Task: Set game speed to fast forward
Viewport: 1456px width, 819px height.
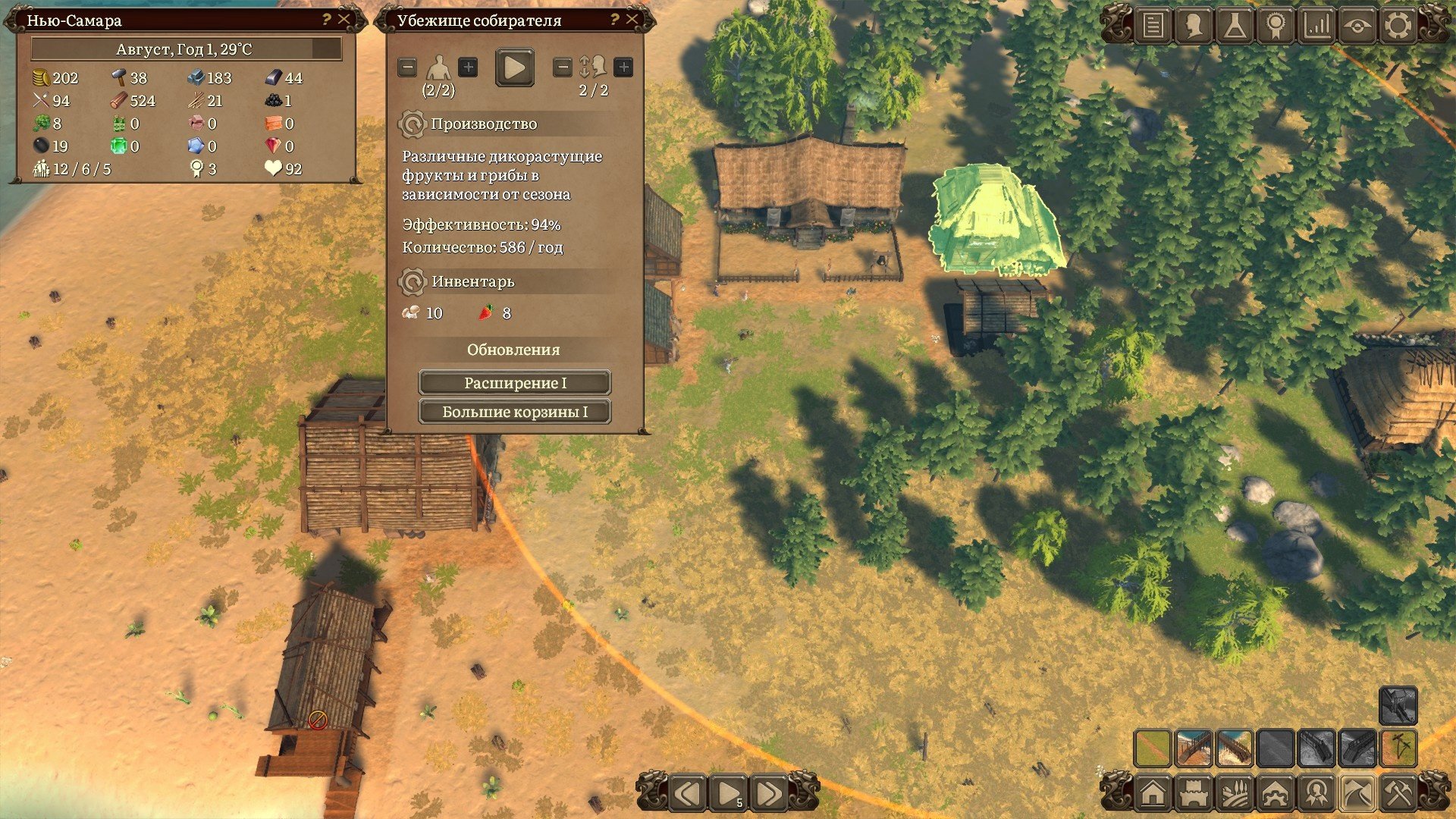Action: tap(768, 793)
